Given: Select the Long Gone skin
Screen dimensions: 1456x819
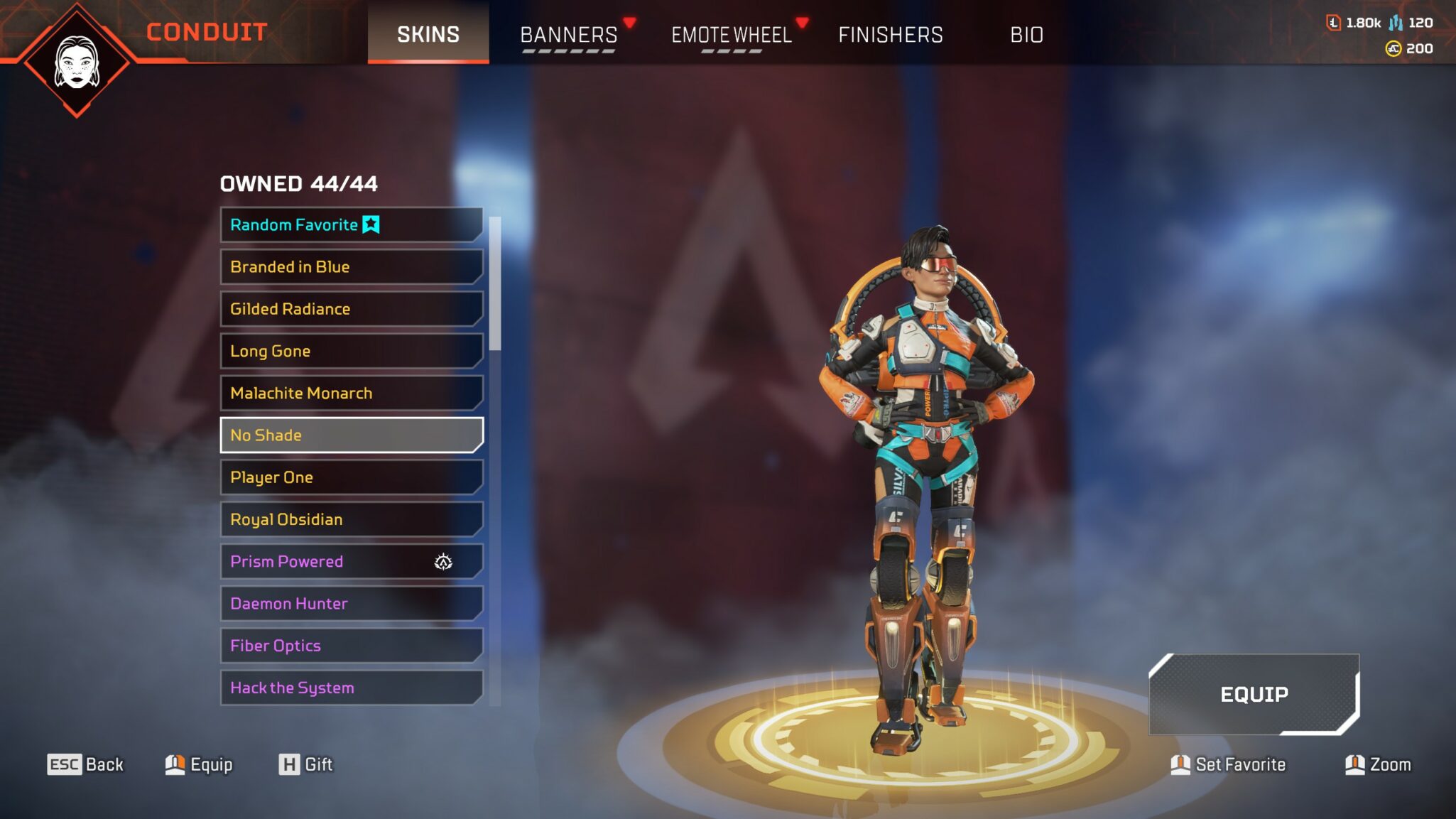Looking at the screenshot, I should pos(351,351).
